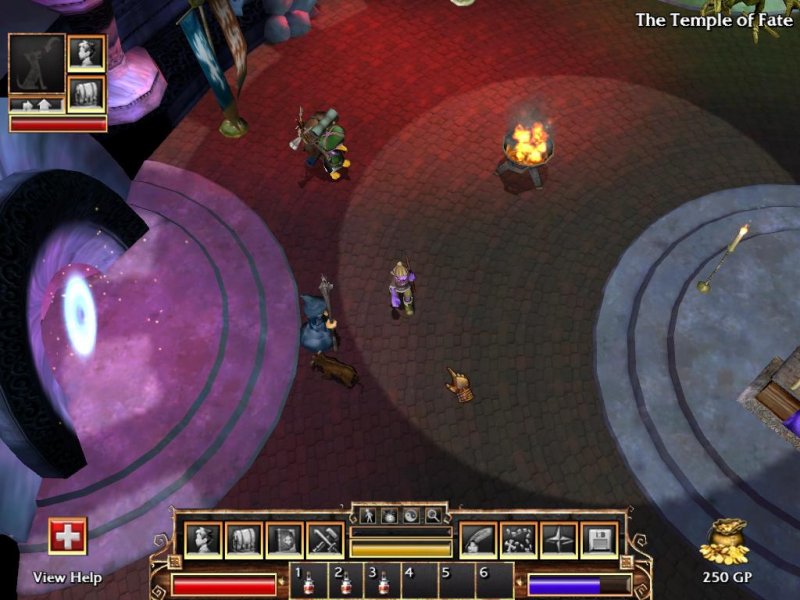
Task: Open the pet's character stats icon
Action: (86, 53)
